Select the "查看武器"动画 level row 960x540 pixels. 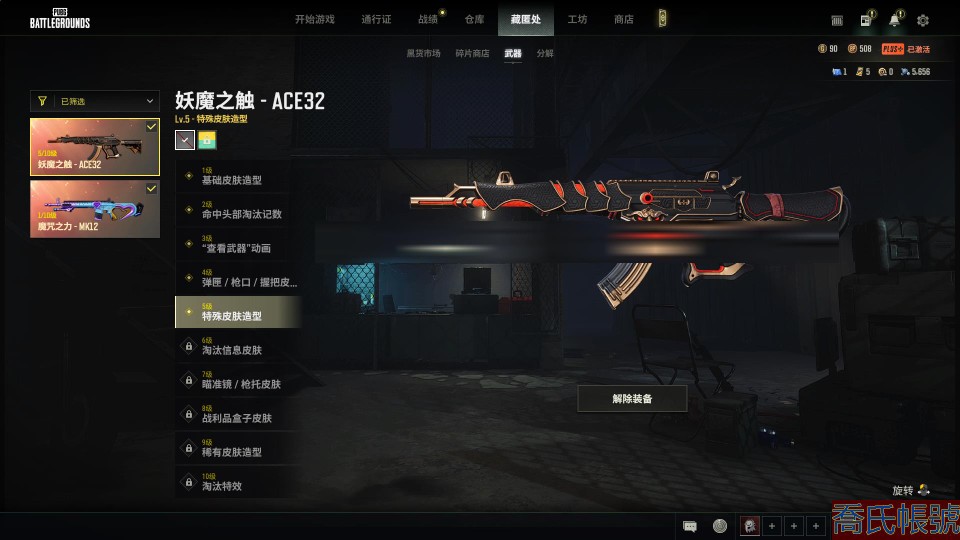click(x=237, y=245)
